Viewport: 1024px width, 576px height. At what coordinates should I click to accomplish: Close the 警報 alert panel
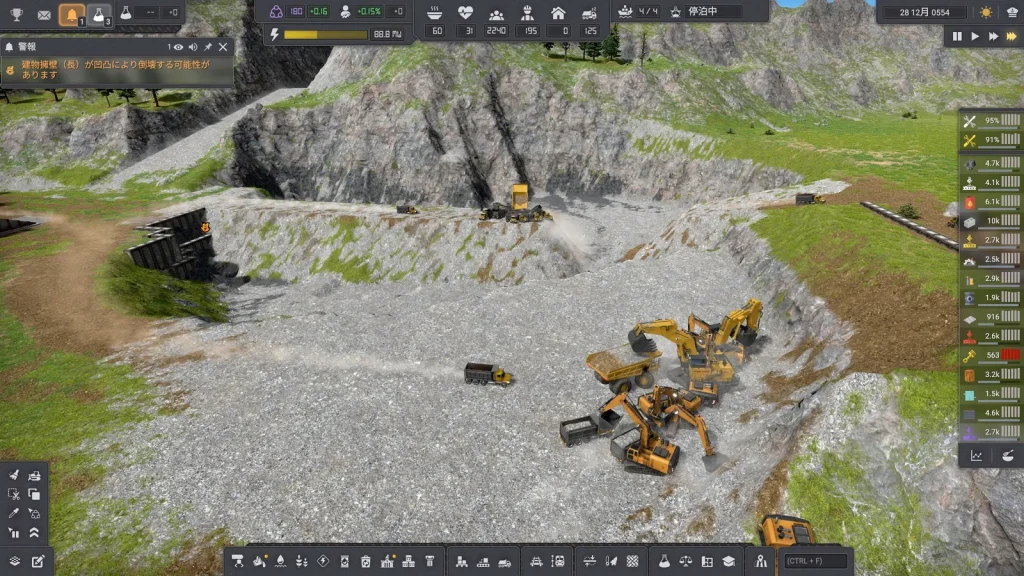223,47
